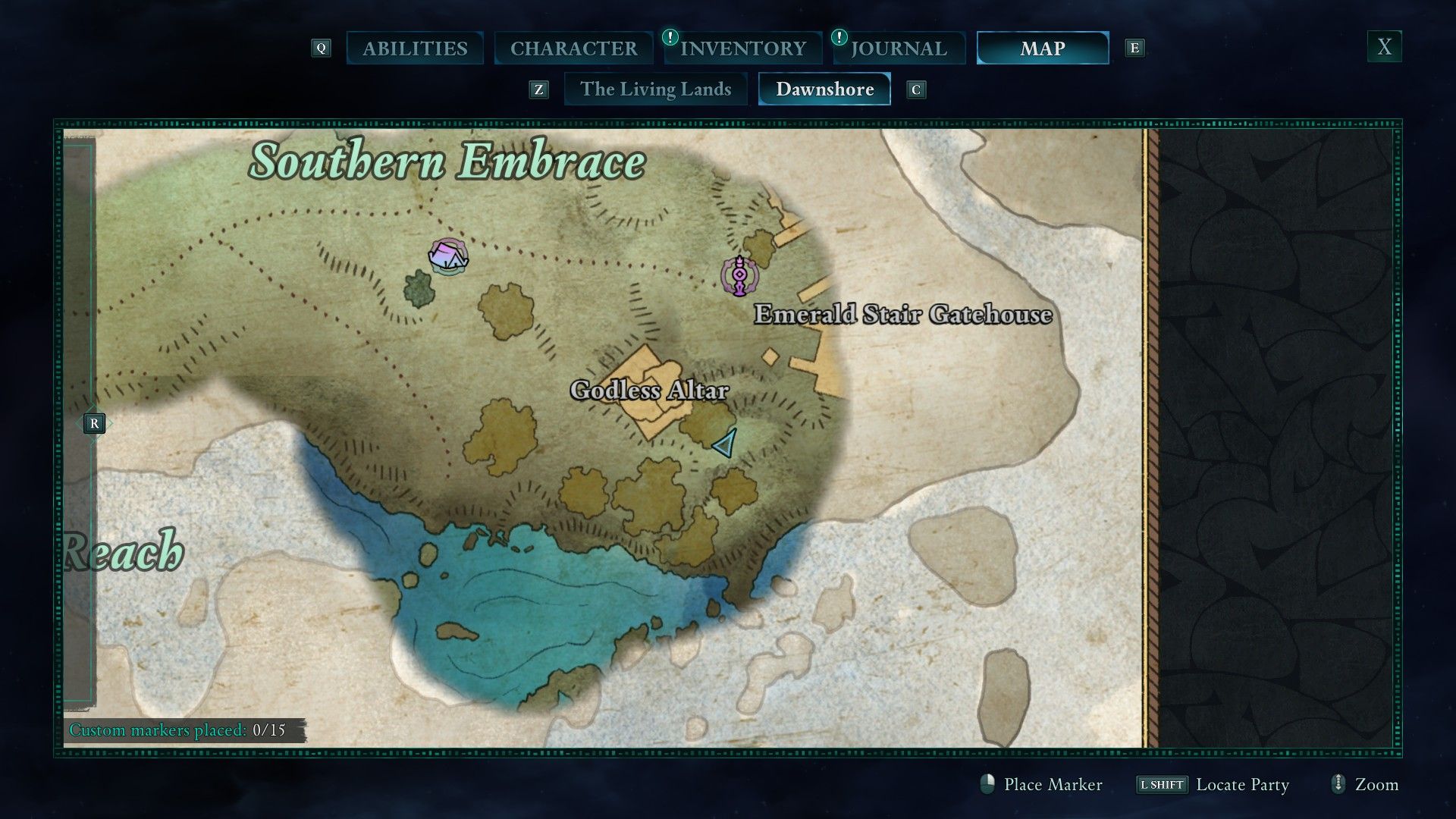Switch to The Living Lands map view
1456x819 pixels.
click(x=656, y=89)
